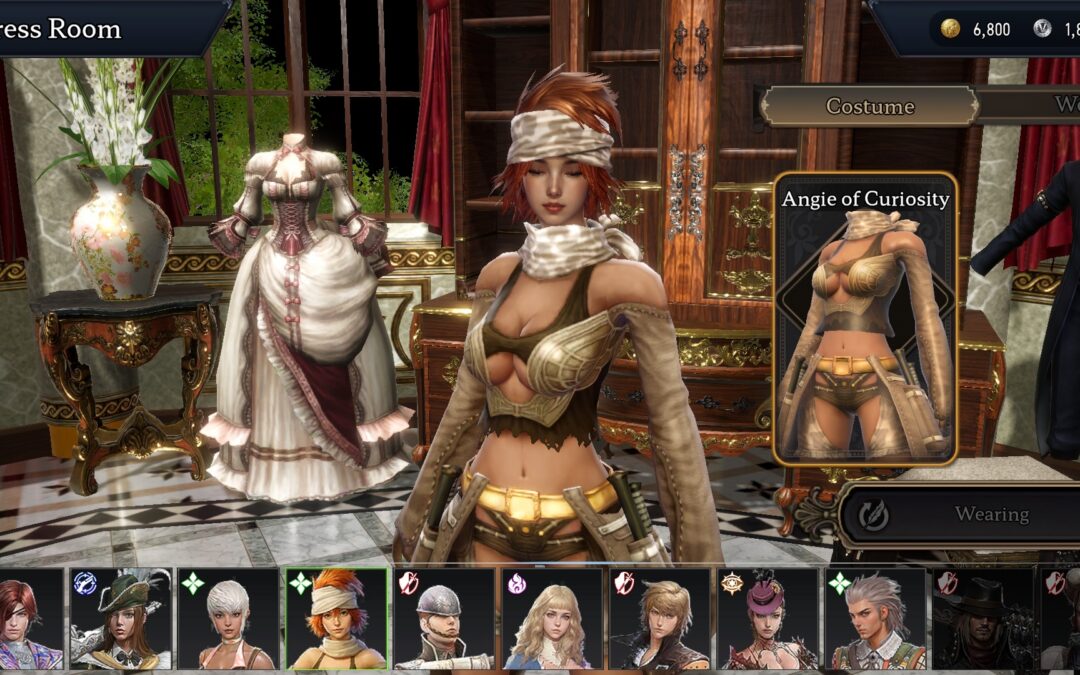Select the hero wearing a steel helmet

pyautogui.click(x=444, y=619)
